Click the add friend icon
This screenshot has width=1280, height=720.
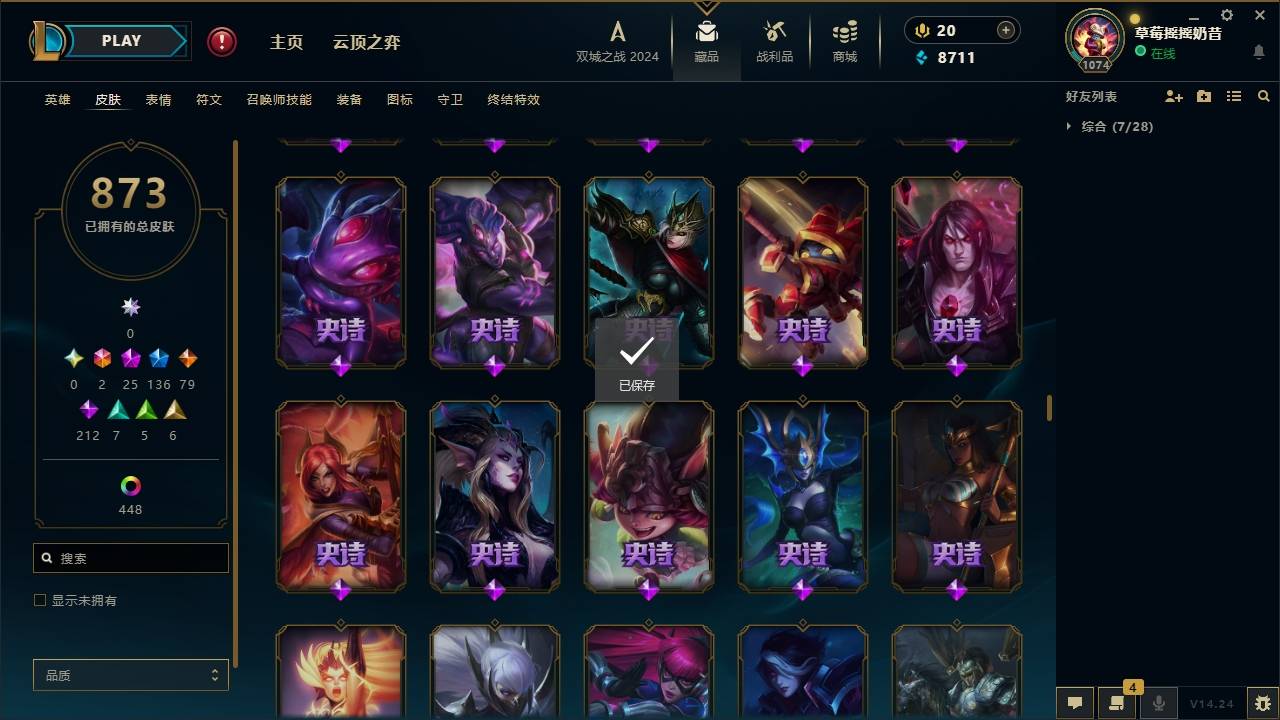[1174, 96]
